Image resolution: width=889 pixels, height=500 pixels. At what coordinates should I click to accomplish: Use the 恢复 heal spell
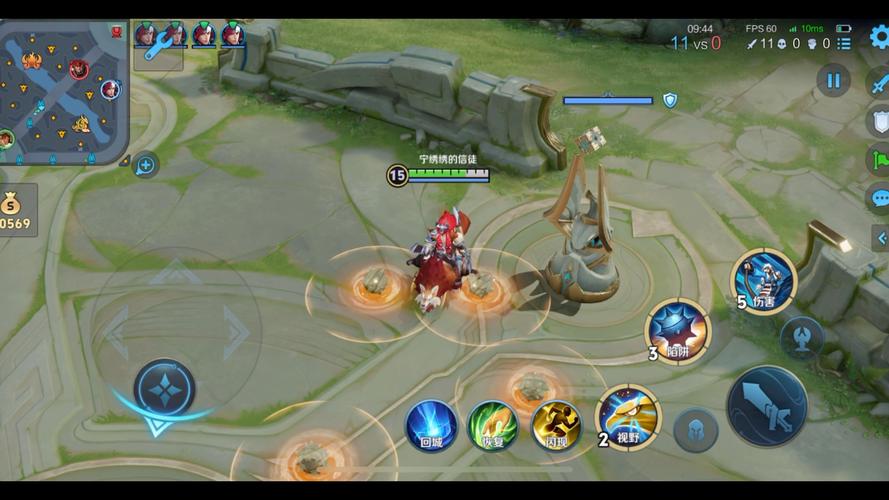click(x=493, y=426)
